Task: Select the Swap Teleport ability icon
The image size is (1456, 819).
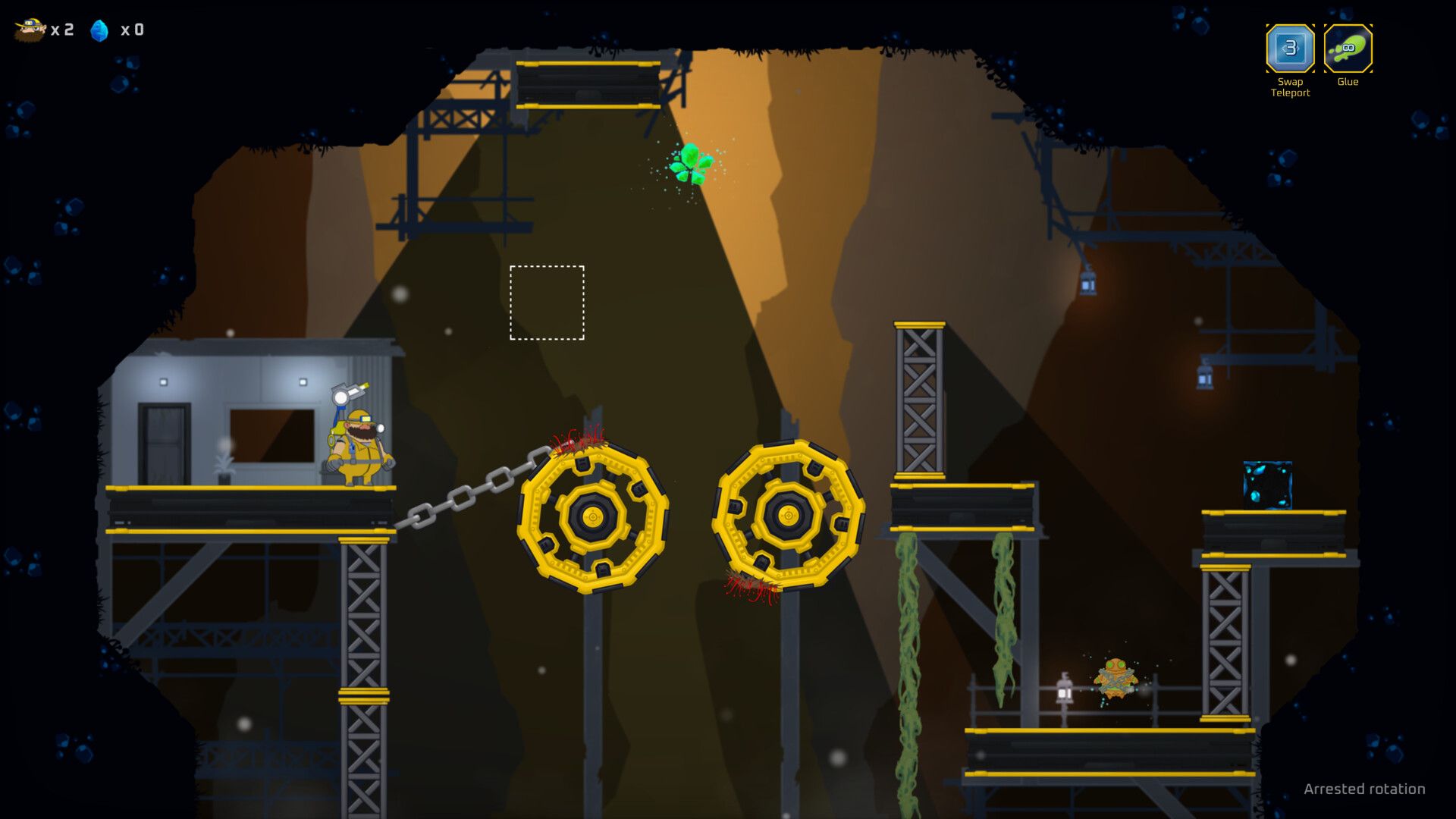Action: click(x=1289, y=49)
